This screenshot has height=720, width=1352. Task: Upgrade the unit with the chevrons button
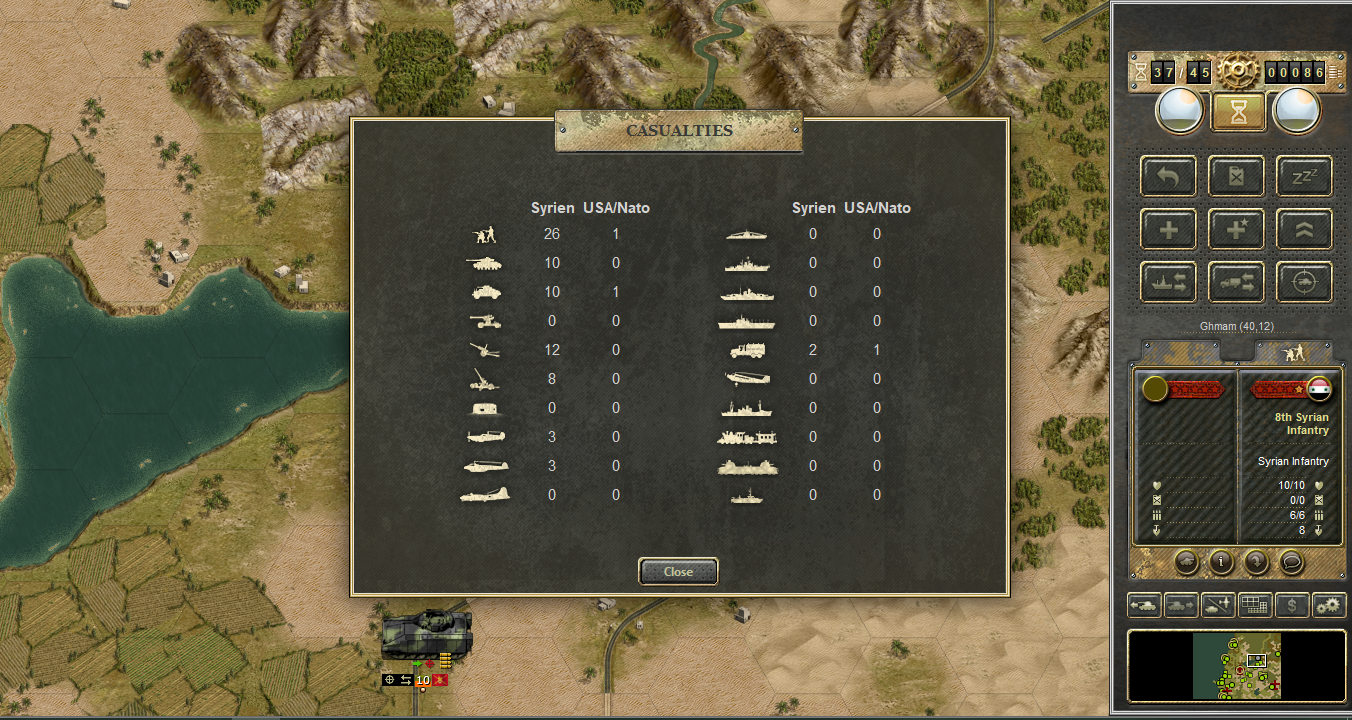tap(1304, 229)
